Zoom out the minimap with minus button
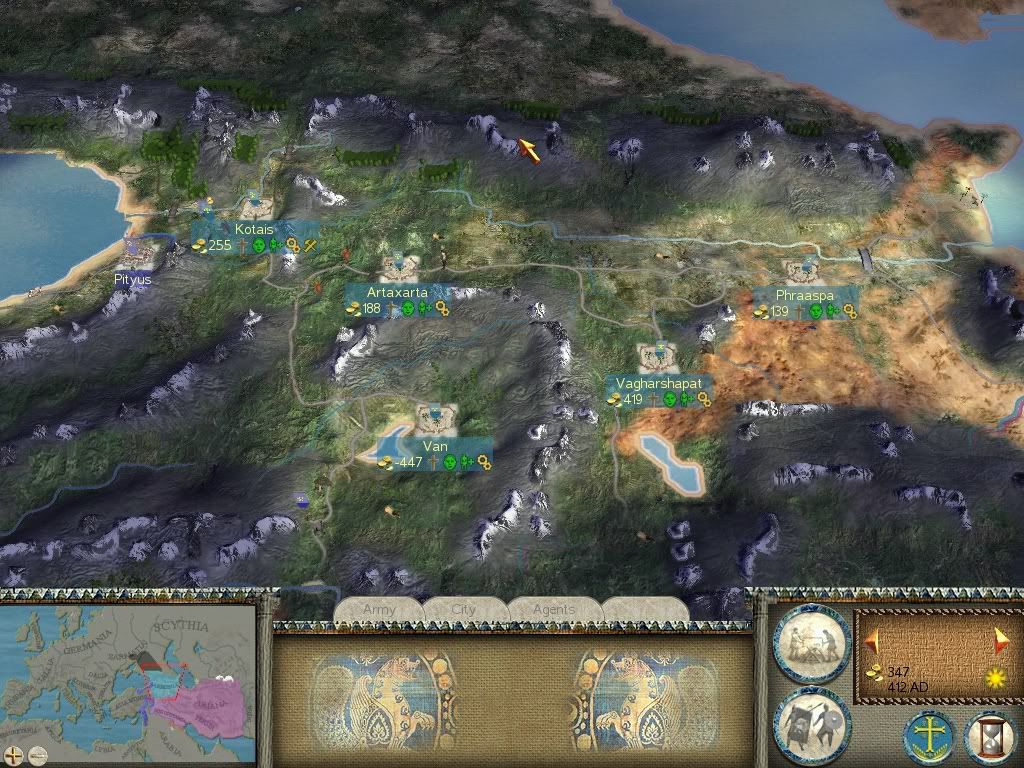The image size is (1024, 768). pyautogui.click(x=37, y=754)
